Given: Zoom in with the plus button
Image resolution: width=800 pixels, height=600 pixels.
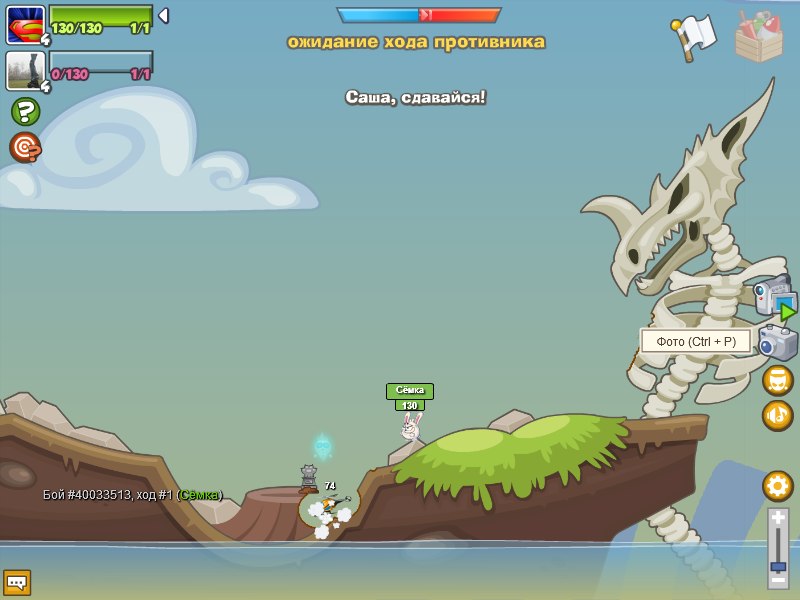Looking at the screenshot, I should [778, 518].
